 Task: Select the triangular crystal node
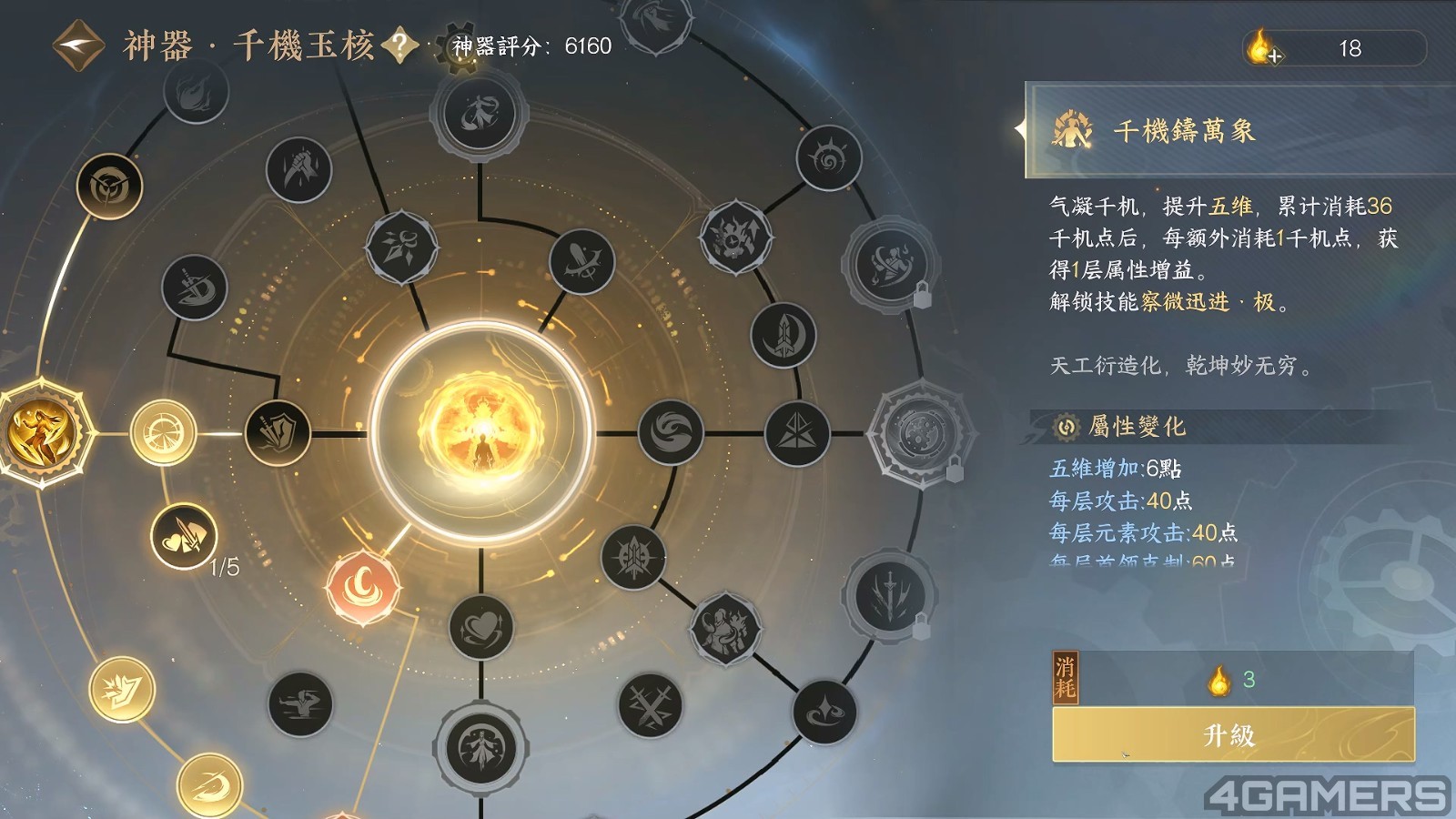click(797, 433)
